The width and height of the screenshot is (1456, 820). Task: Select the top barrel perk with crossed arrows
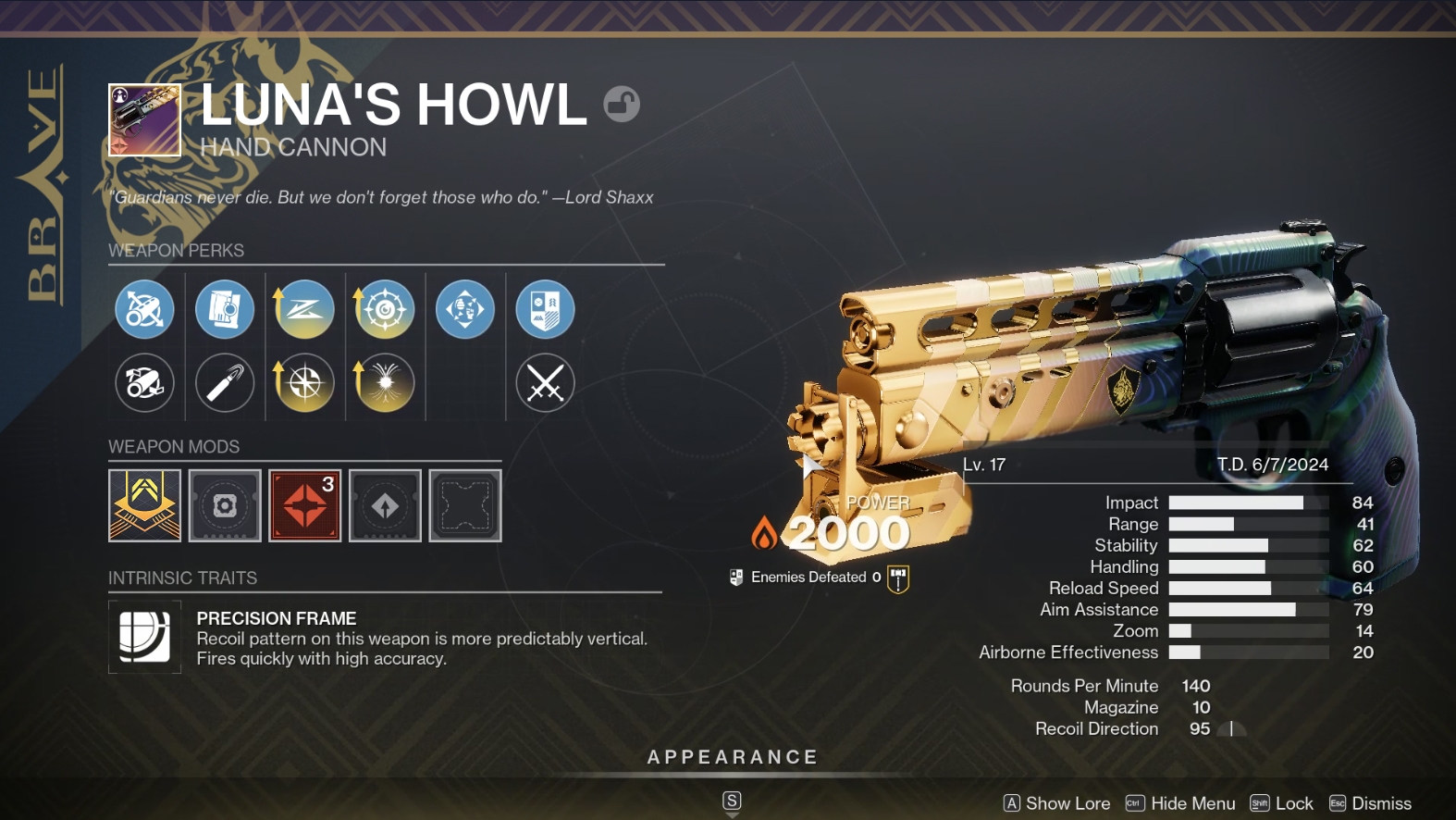click(x=144, y=309)
